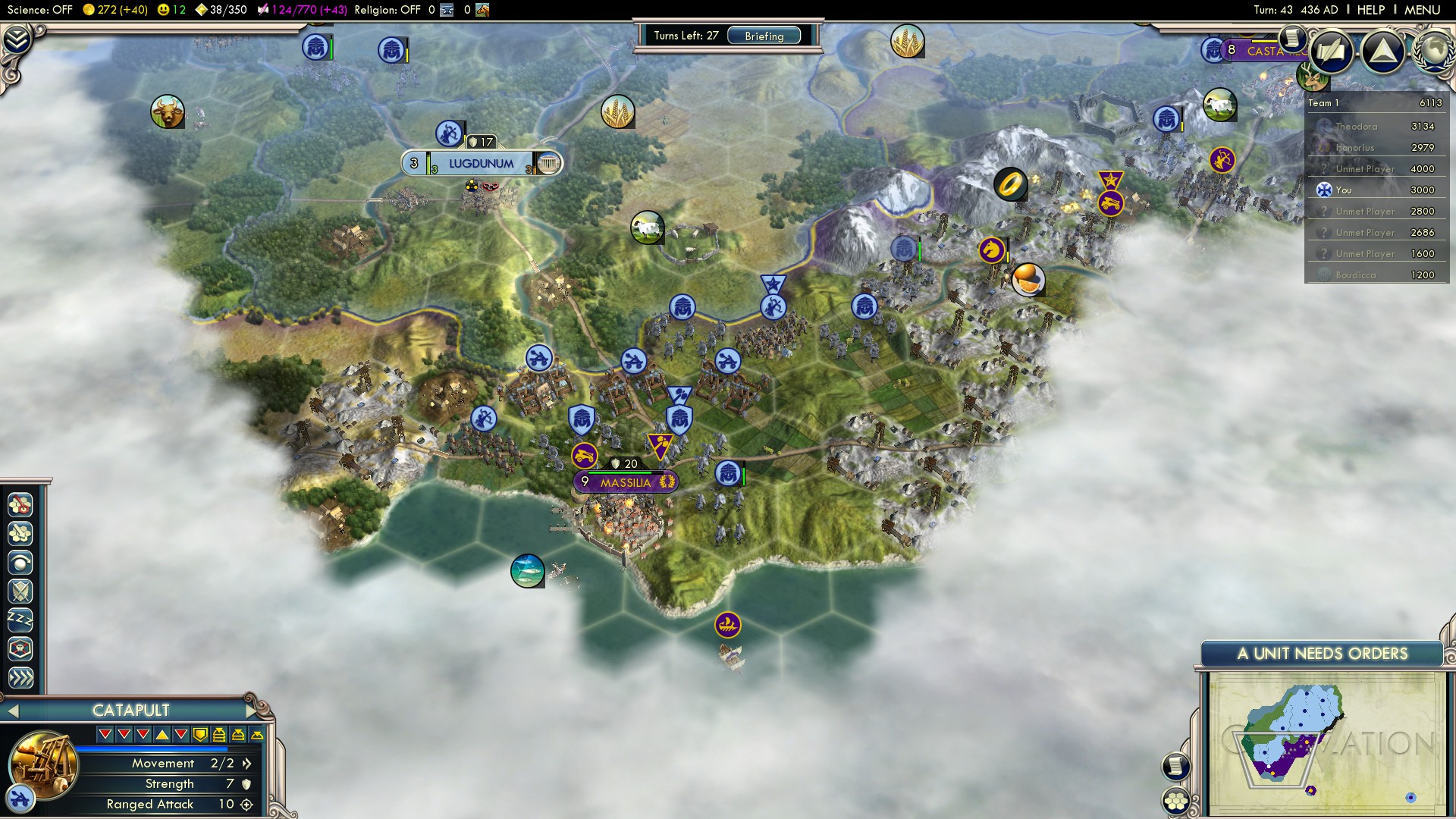Click the catapult unit portrait
This screenshot has height=819, width=1456.
pyautogui.click(x=42, y=762)
